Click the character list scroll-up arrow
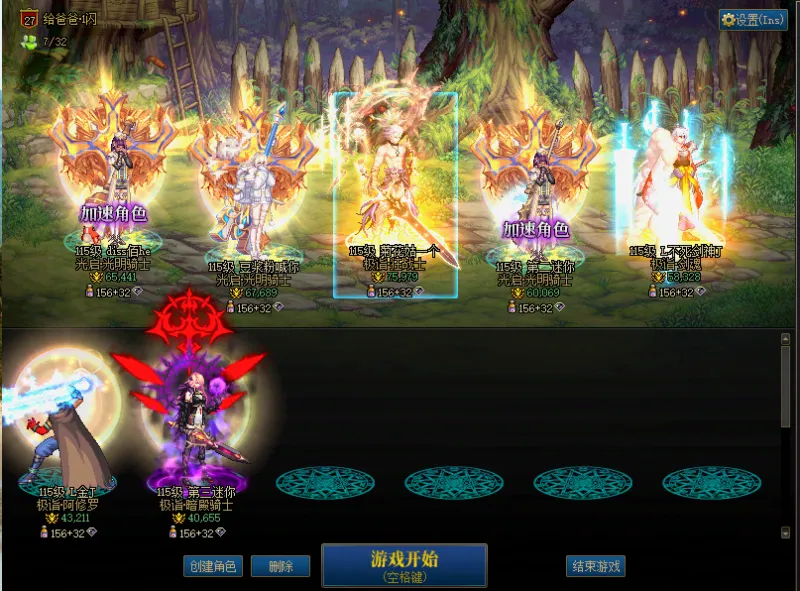The image size is (800, 591). coord(785,340)
